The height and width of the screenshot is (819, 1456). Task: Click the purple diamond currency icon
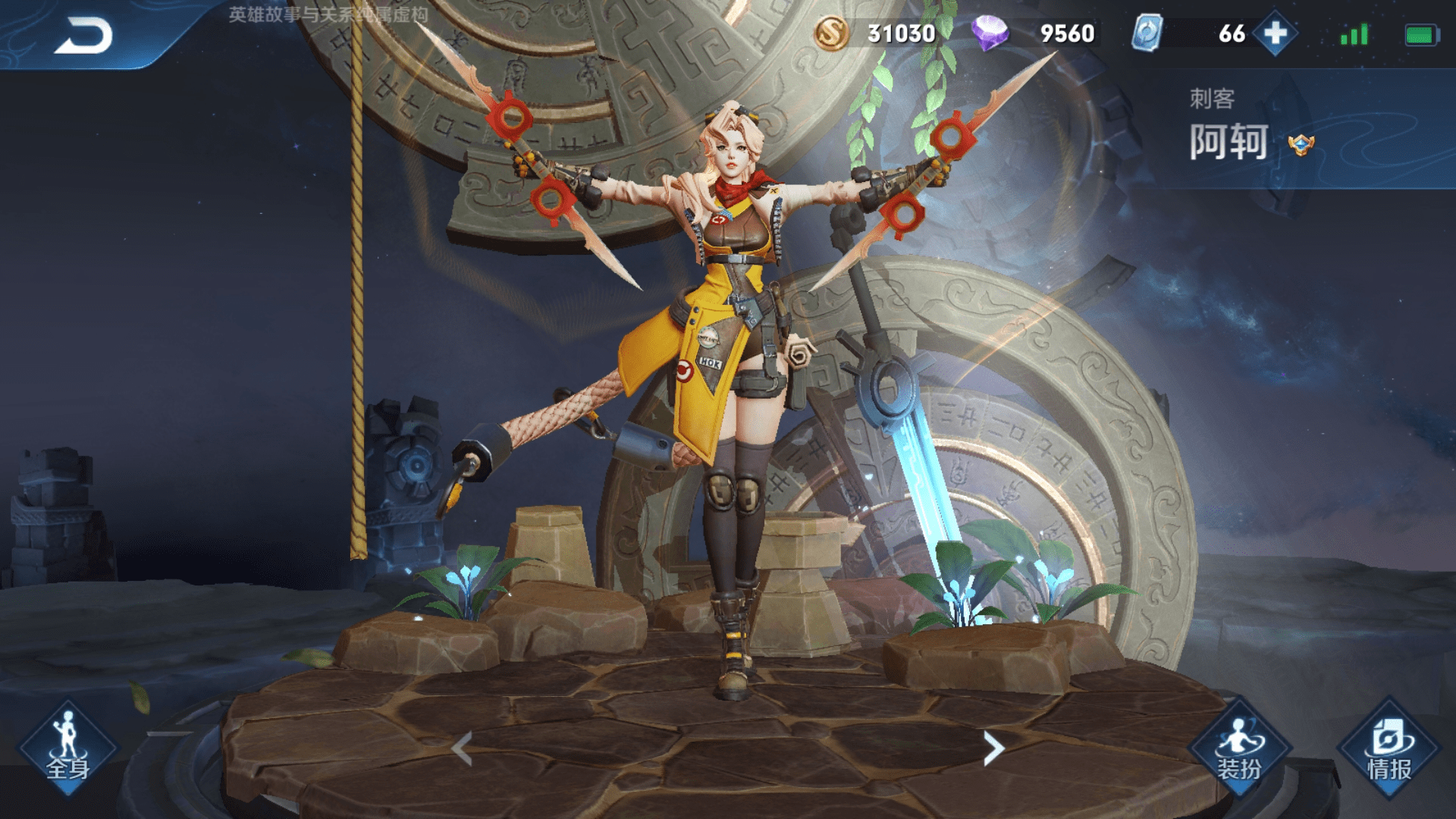pyautogui.click(x=990, y=33)
